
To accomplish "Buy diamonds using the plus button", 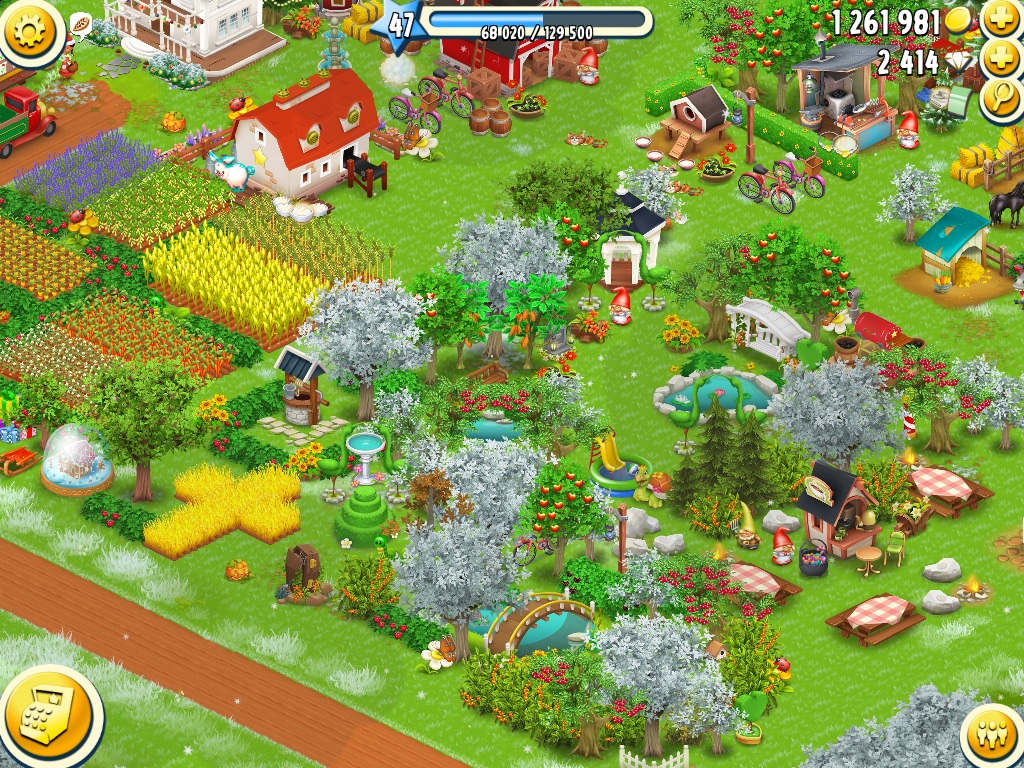I will point(1000,60).
